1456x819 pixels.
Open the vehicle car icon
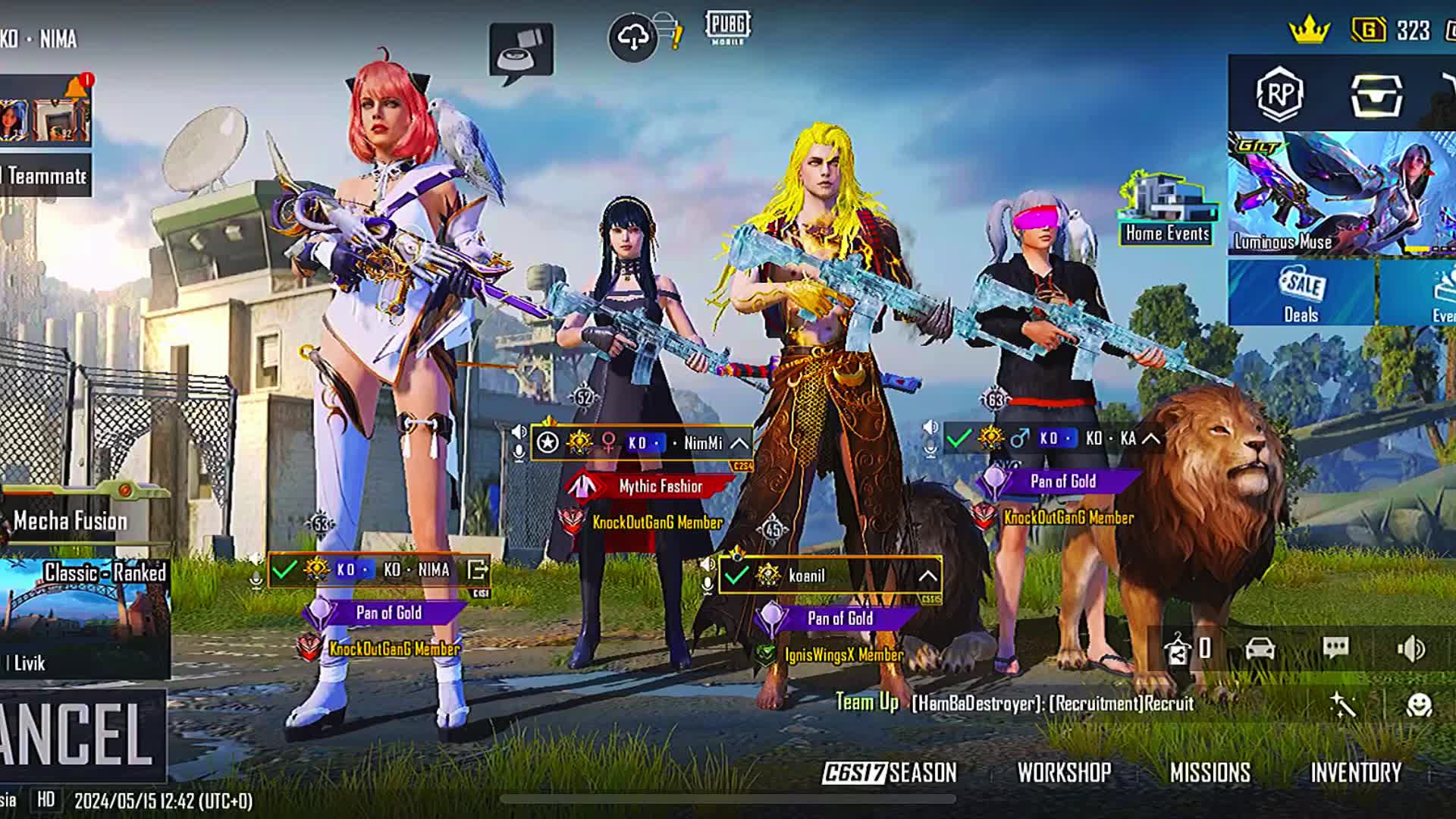1260,649
